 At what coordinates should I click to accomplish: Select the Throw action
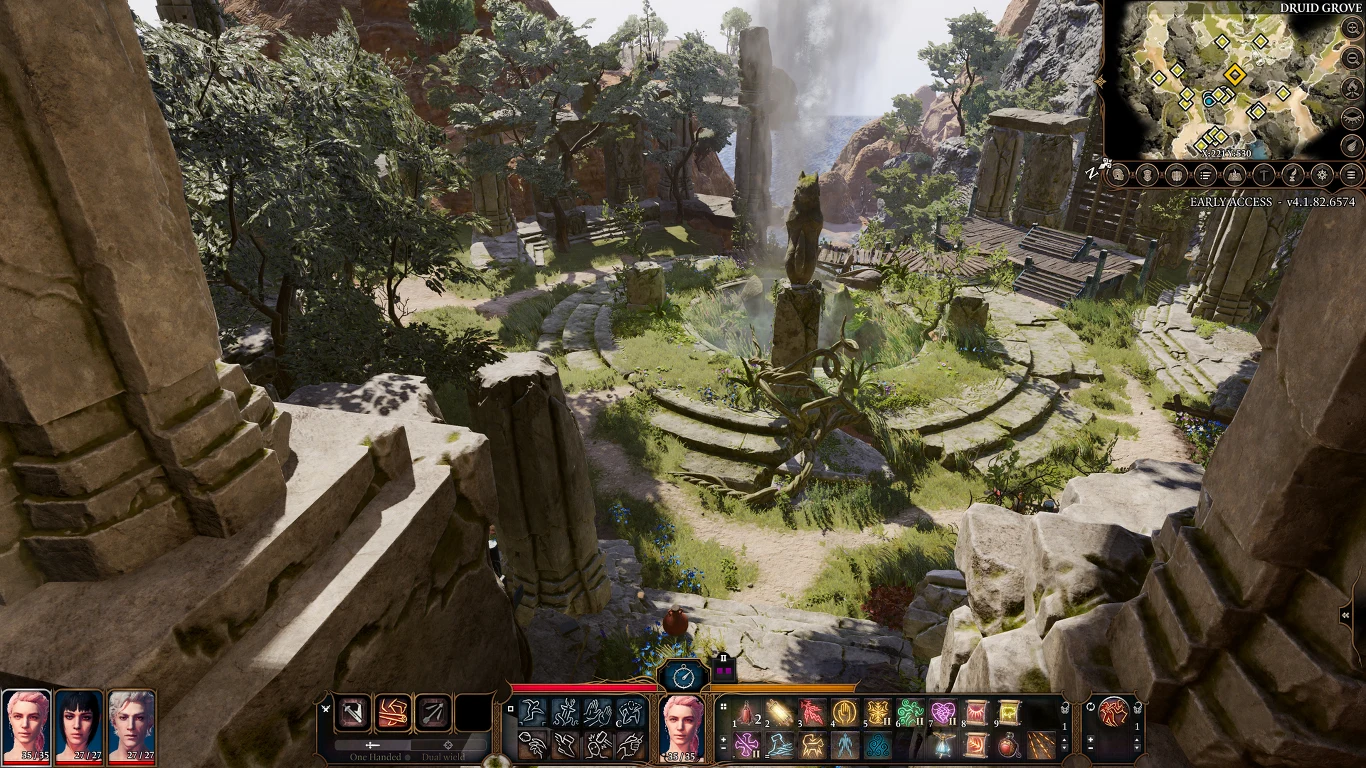tap(532, 747)
